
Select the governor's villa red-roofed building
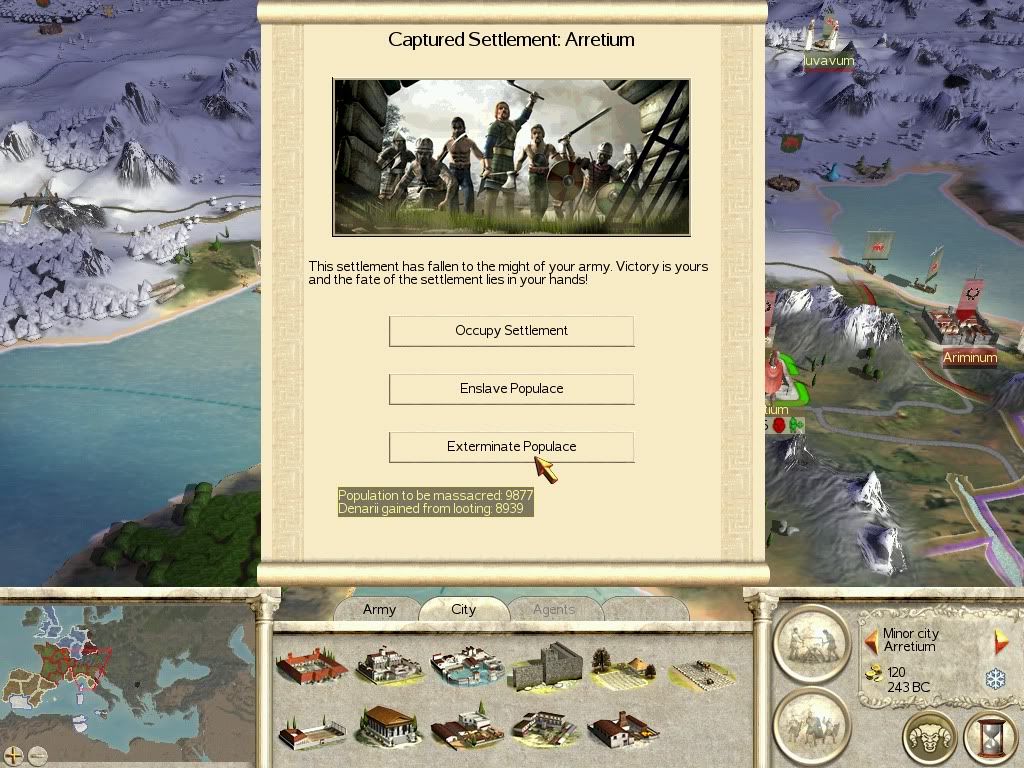[x=310, y=665]
